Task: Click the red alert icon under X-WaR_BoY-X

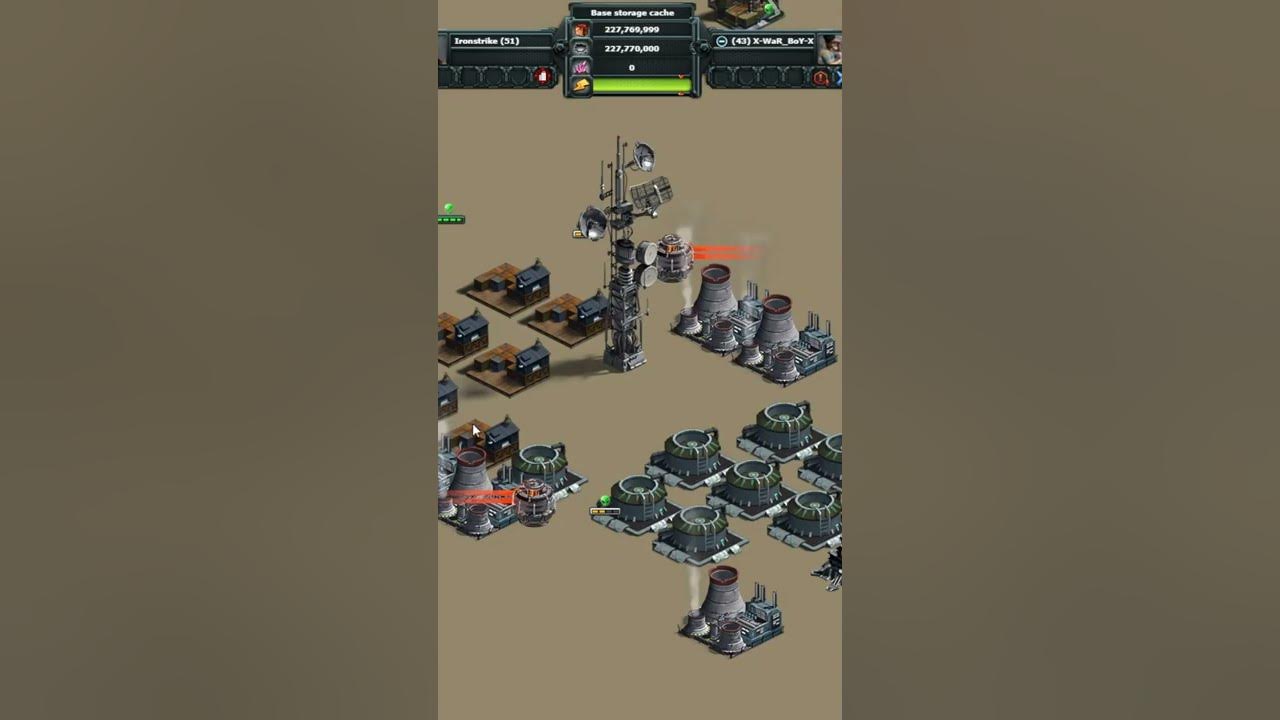Action: point(821,77)
